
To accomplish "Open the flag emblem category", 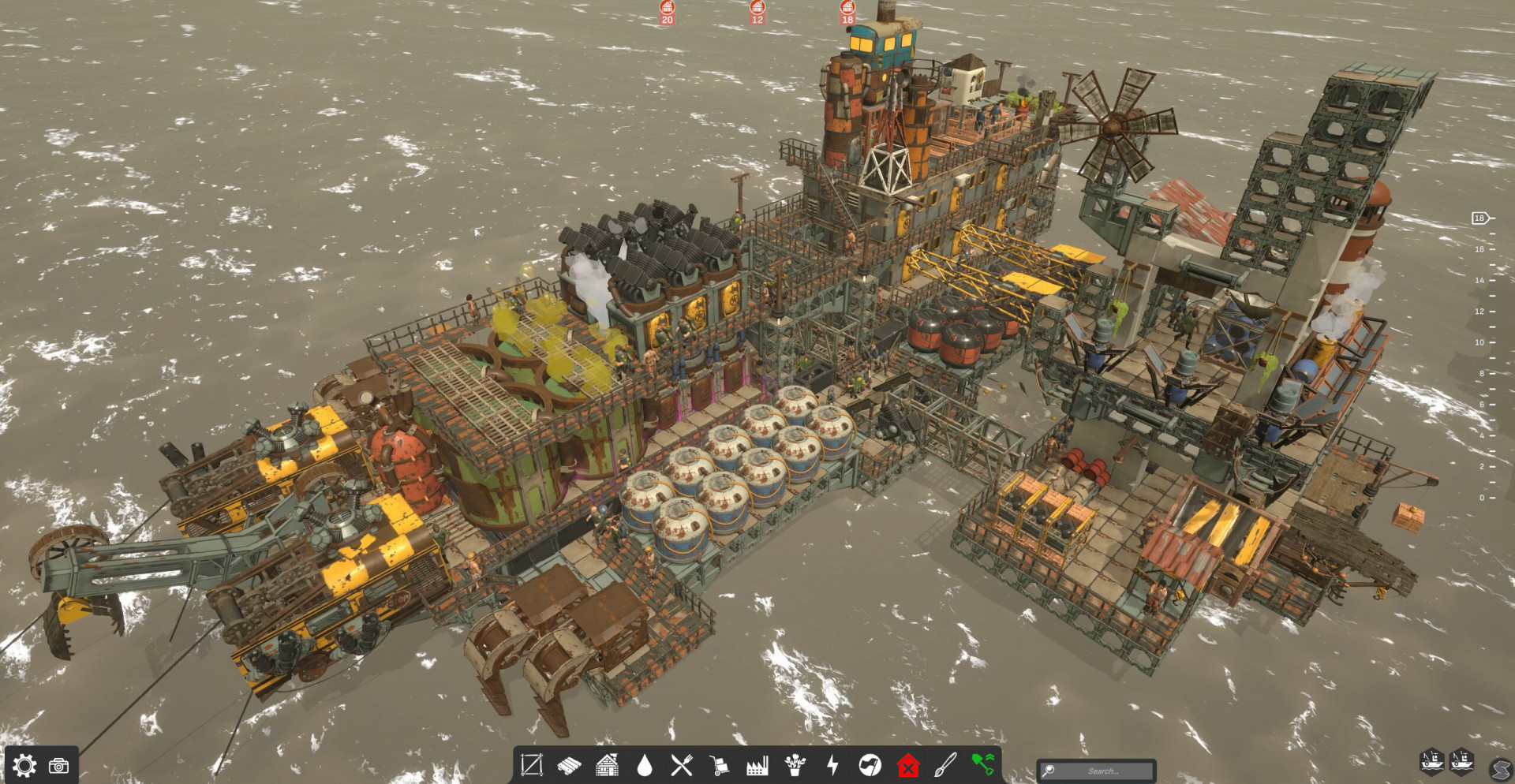I will (x=870, y=764).
